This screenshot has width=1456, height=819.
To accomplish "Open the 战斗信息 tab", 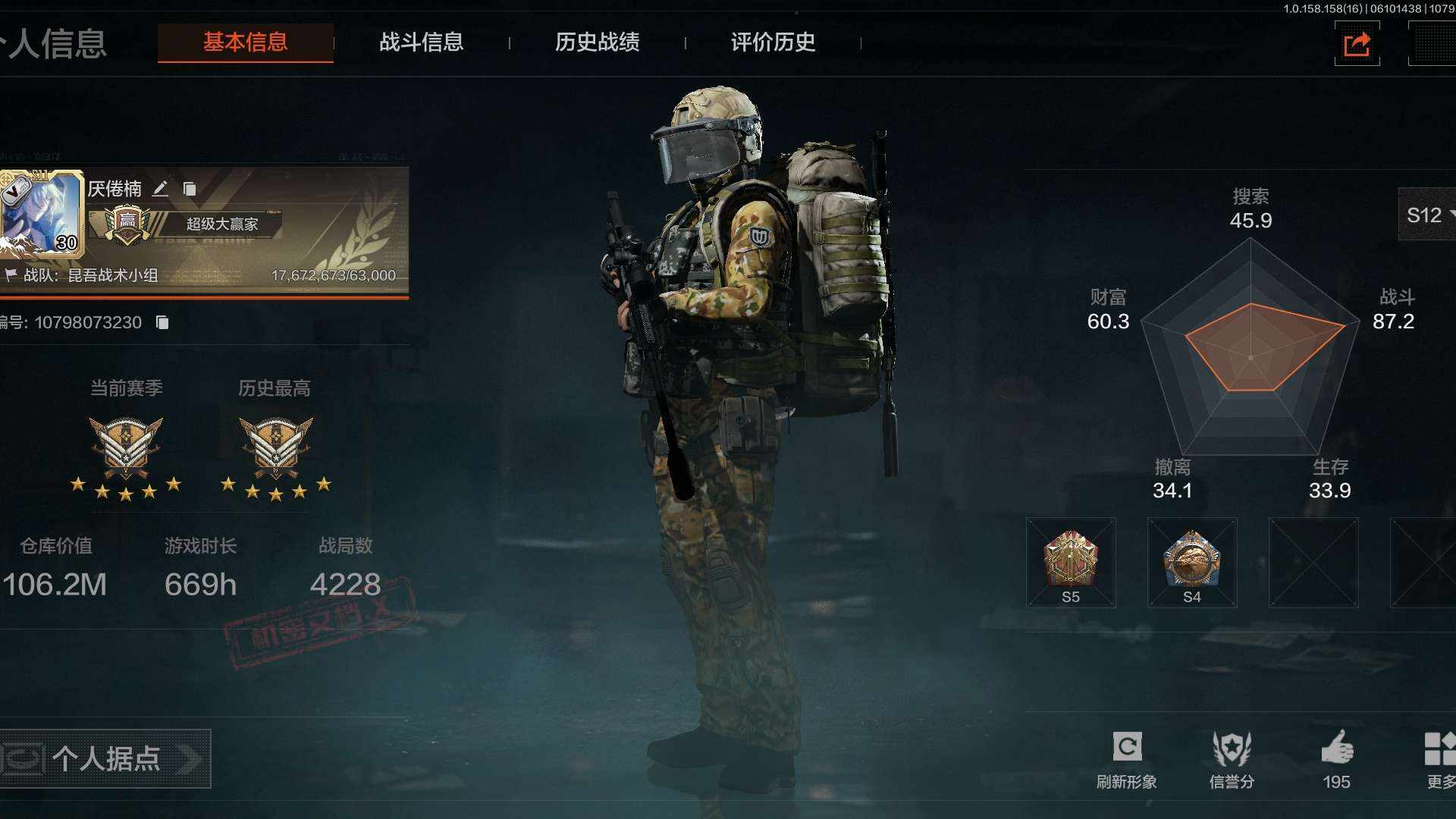I will [421, 42].
